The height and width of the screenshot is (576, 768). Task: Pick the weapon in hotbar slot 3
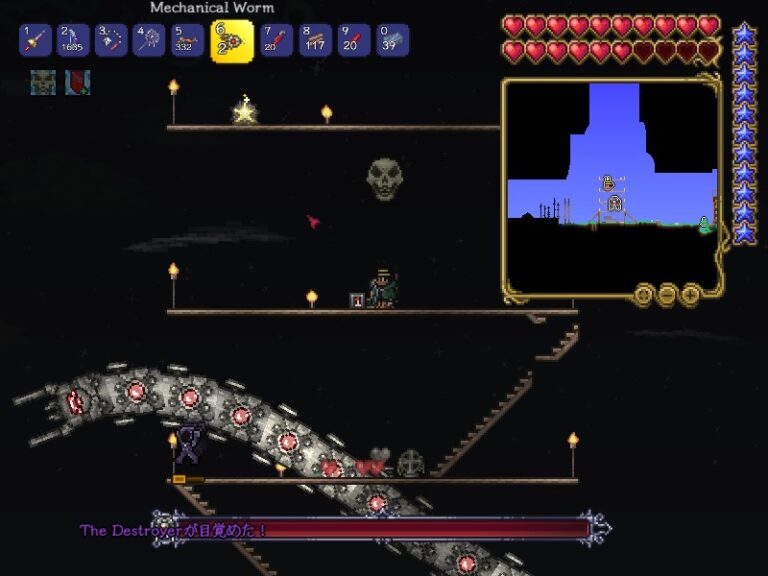(x=111, y=40)
